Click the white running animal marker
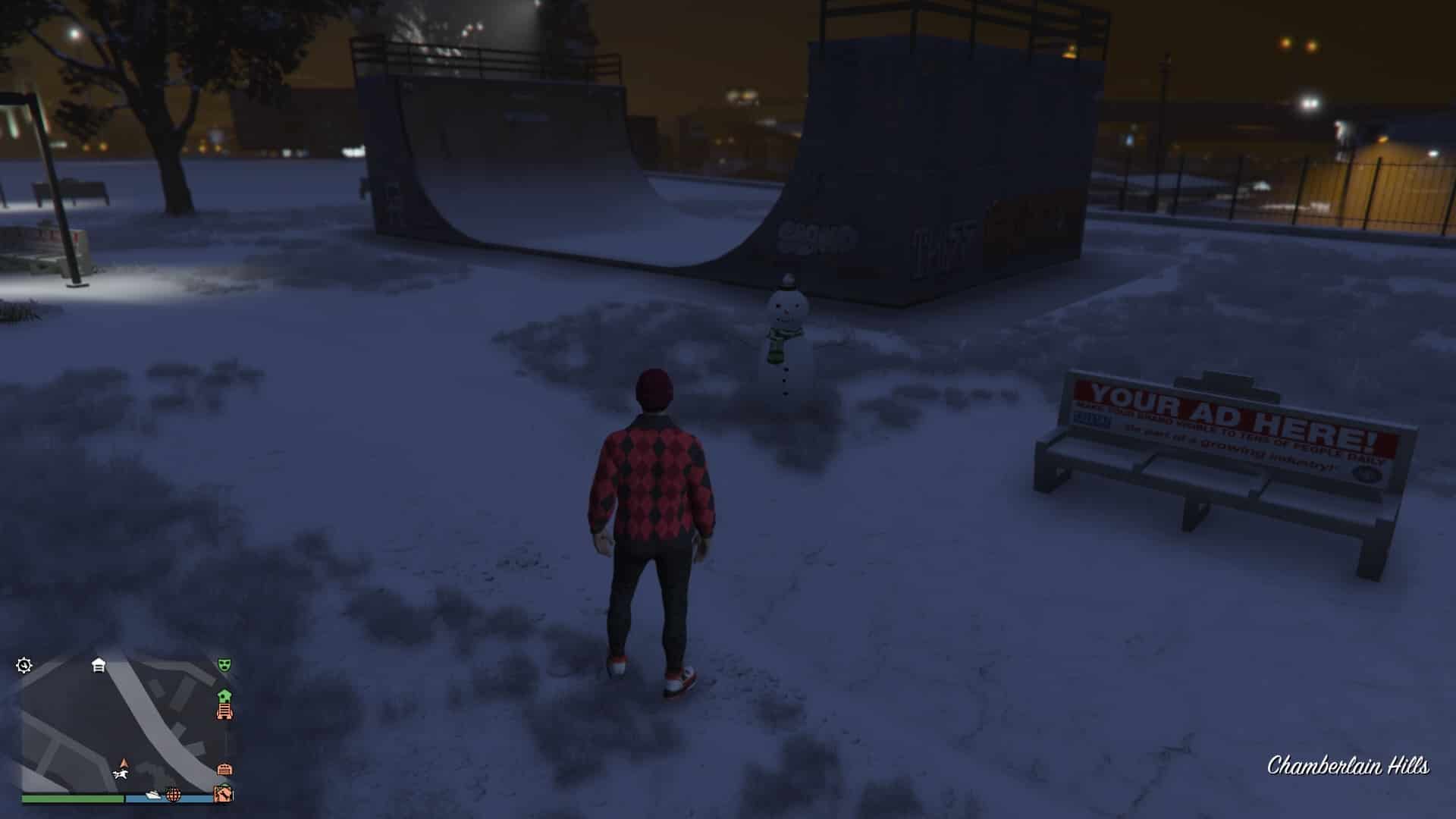The width and height of the screenshot is (1456, 819). coord(120,774)
